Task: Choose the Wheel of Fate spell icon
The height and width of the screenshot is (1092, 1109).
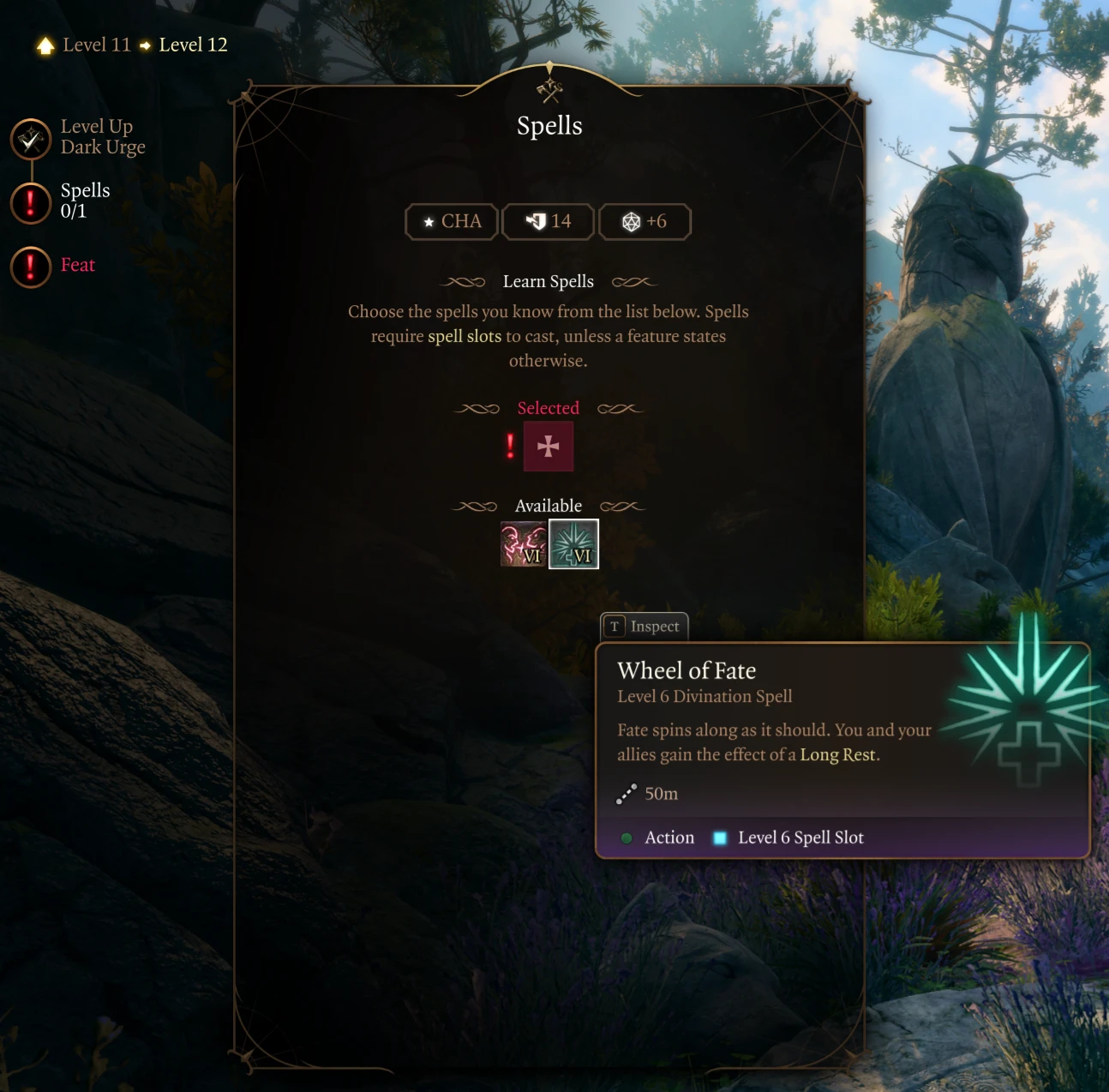Action: click(573, 544)
